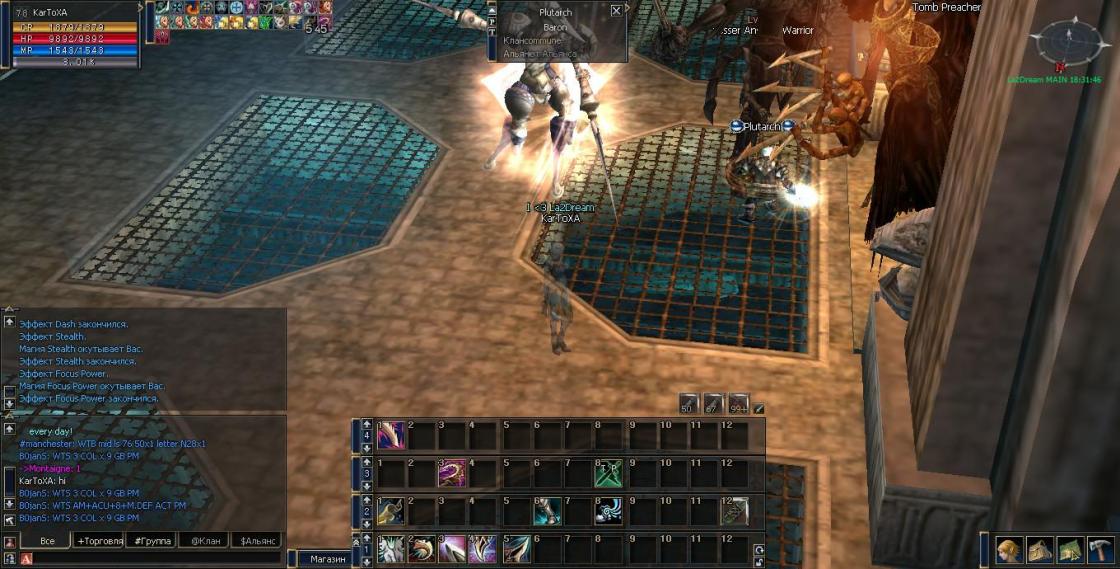Switch chat to the Все tab
The height and width of the screenshot is (569, 1120).
coord(47,541)
